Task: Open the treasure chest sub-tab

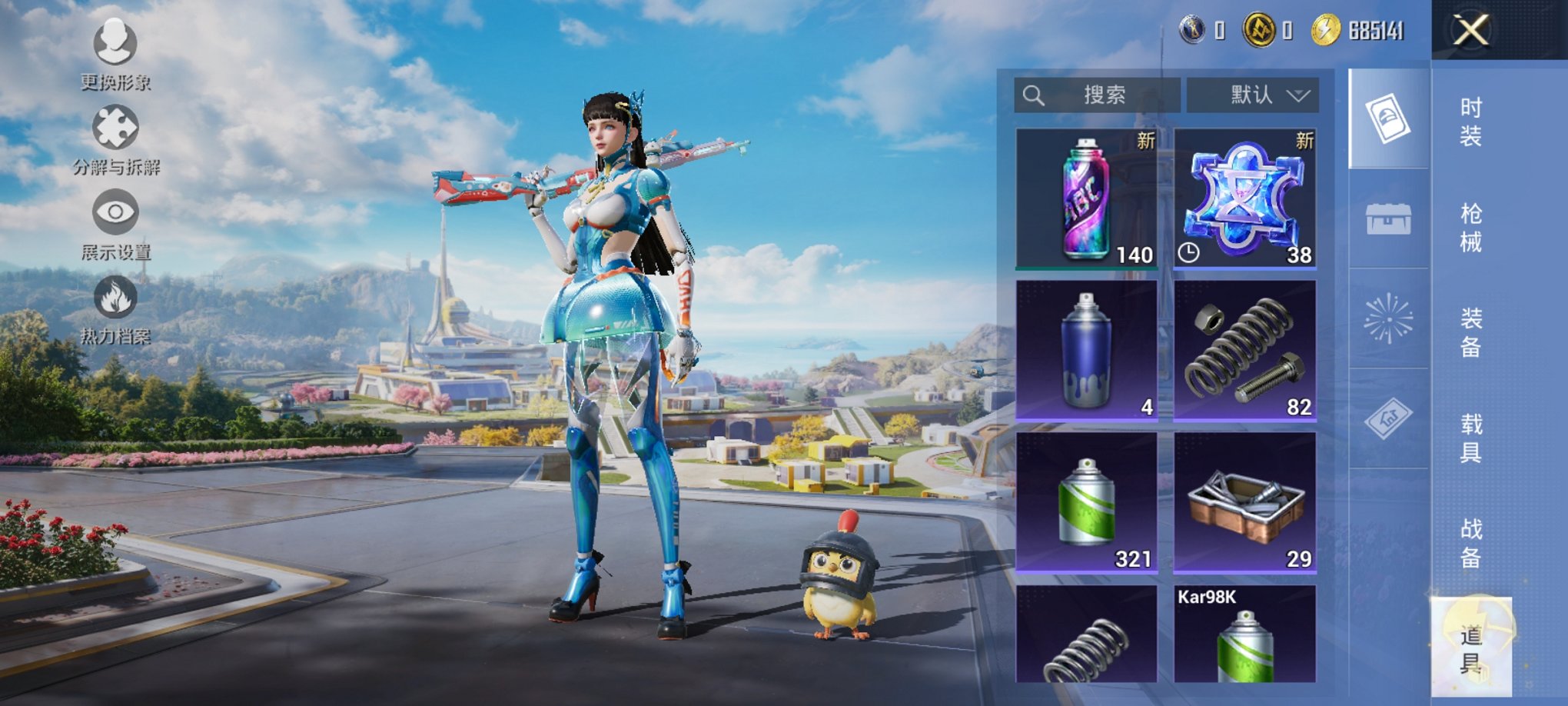Action: click(x=1388, y=219)
